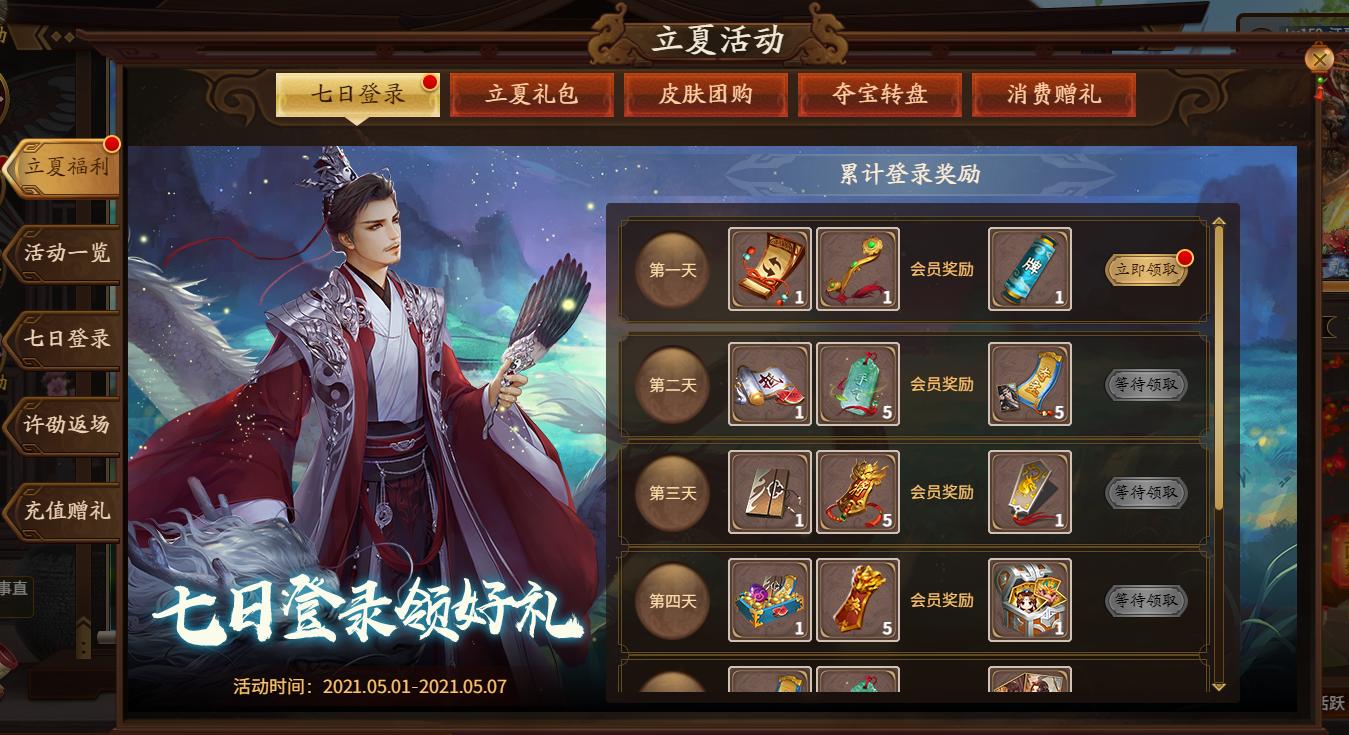The image size is (1349, 735).
Task: Select the blue 牌 scroll member reward icon
Action: coord(1029,268)
